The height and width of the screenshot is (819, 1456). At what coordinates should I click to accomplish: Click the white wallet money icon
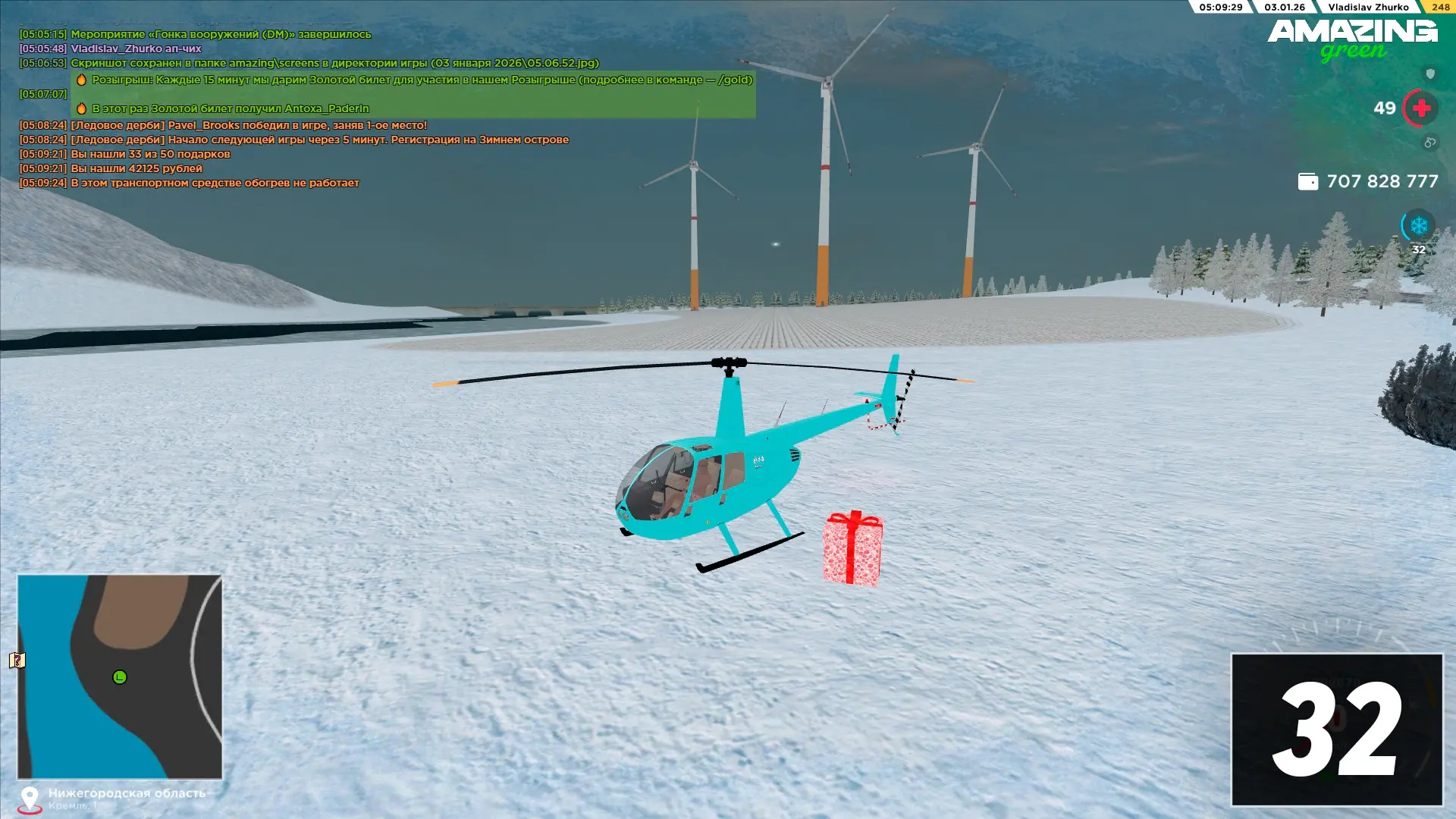pyautogui.click(x=1307, y=181)
